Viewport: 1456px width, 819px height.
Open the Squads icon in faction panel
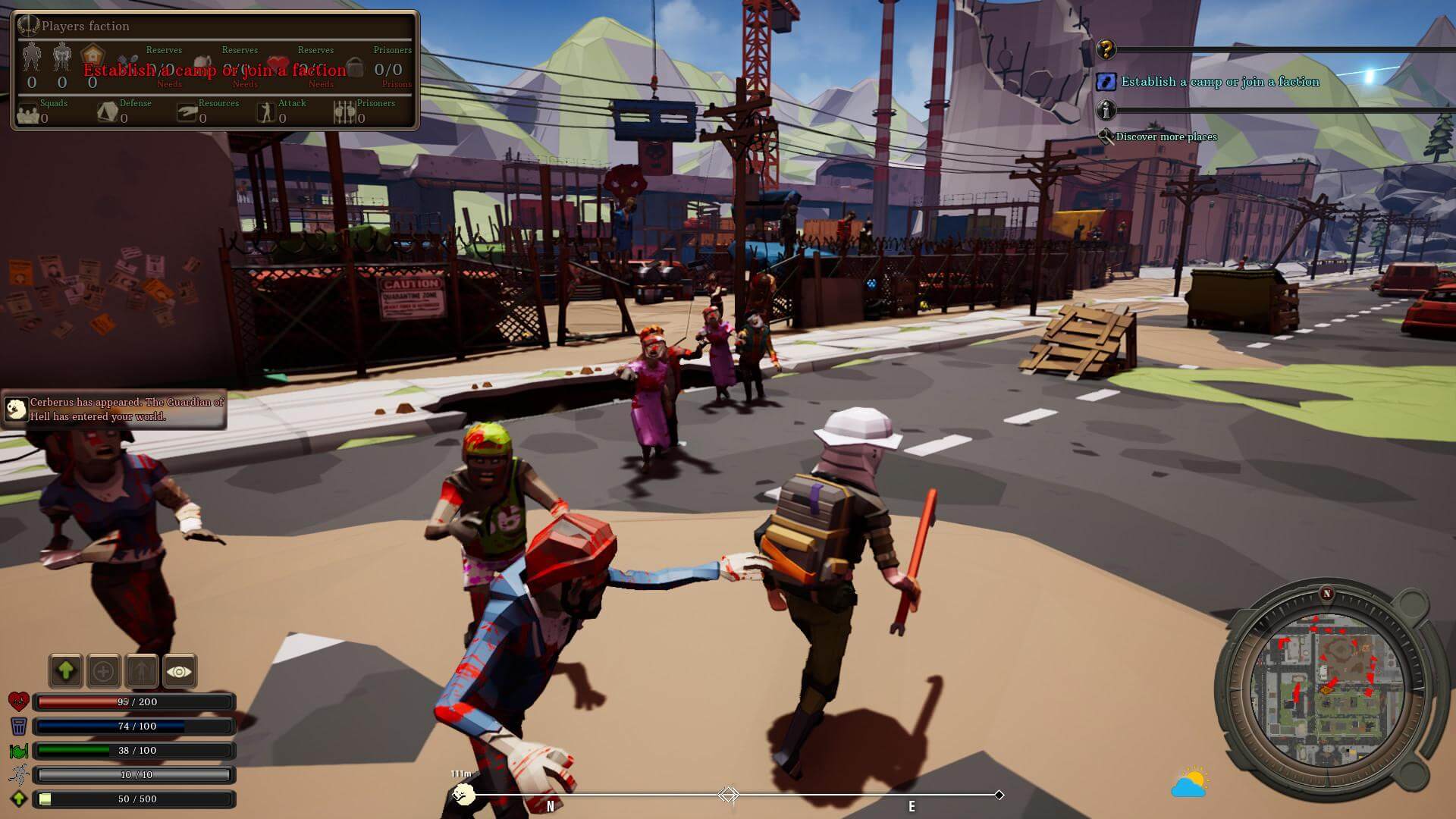29,114
